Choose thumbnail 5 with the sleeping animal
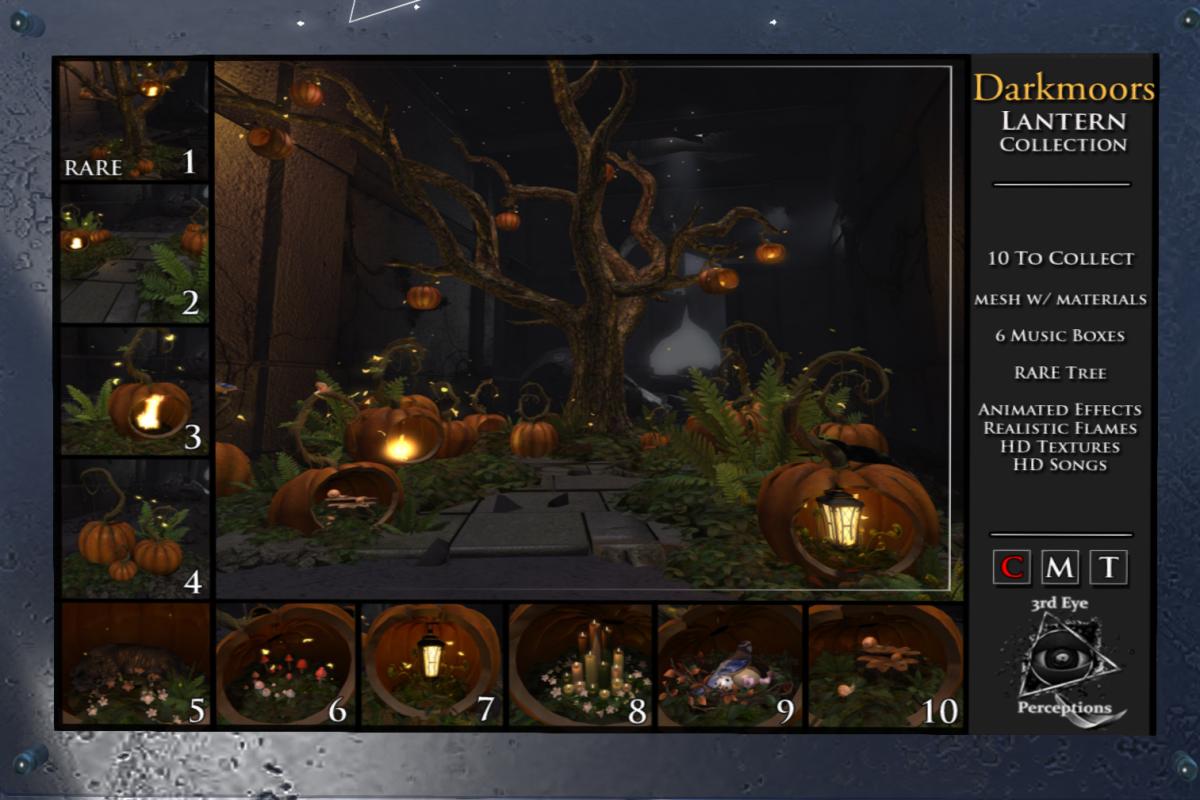Viewport: 1200px width, 800px height. (x=134, y=664)
